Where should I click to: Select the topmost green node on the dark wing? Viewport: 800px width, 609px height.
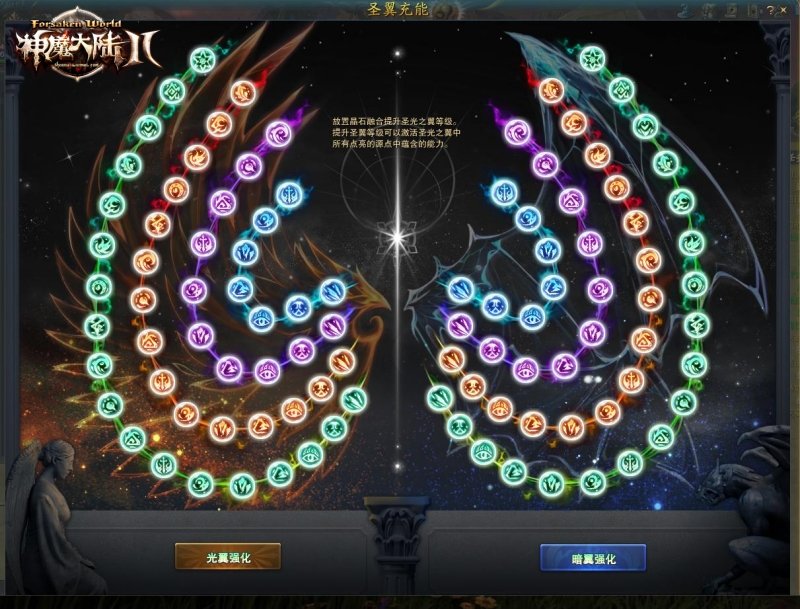point(592,59)
